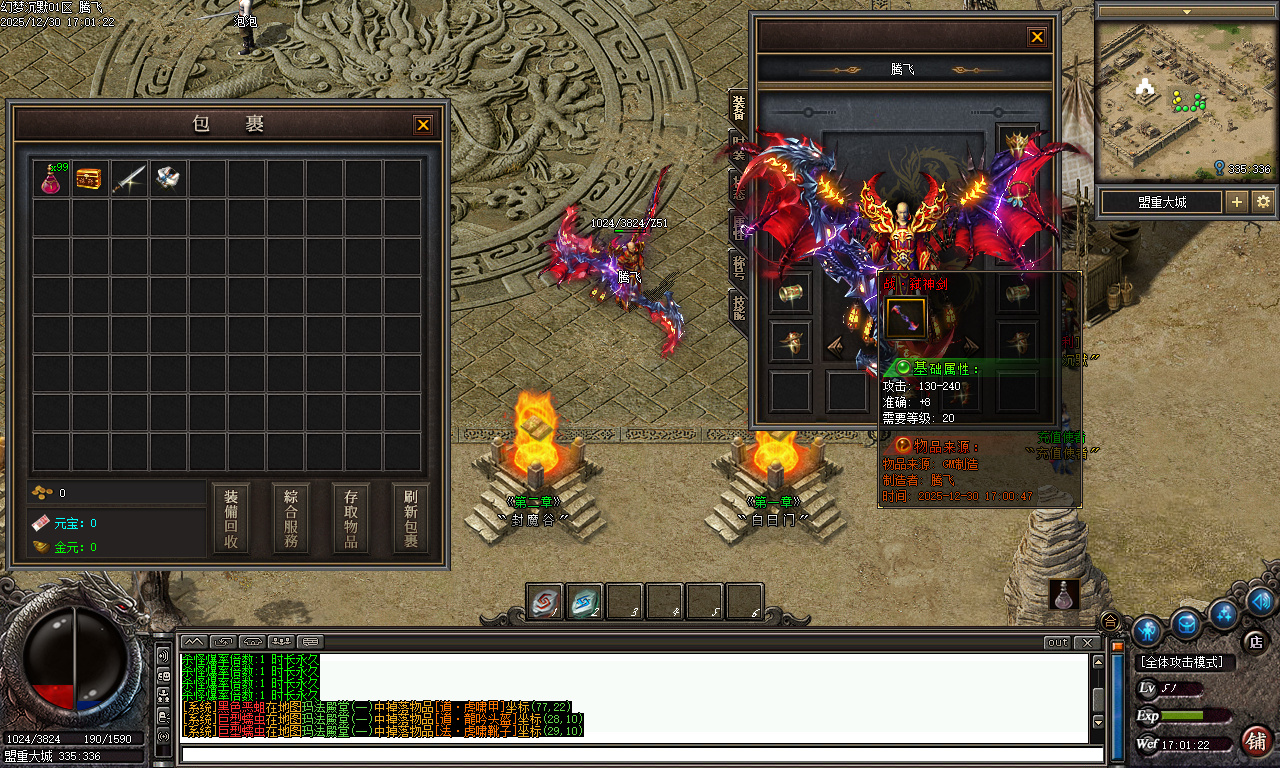1280x768 pixels.
Task: Activate the first hotbar skill
Action: point(545,602)
